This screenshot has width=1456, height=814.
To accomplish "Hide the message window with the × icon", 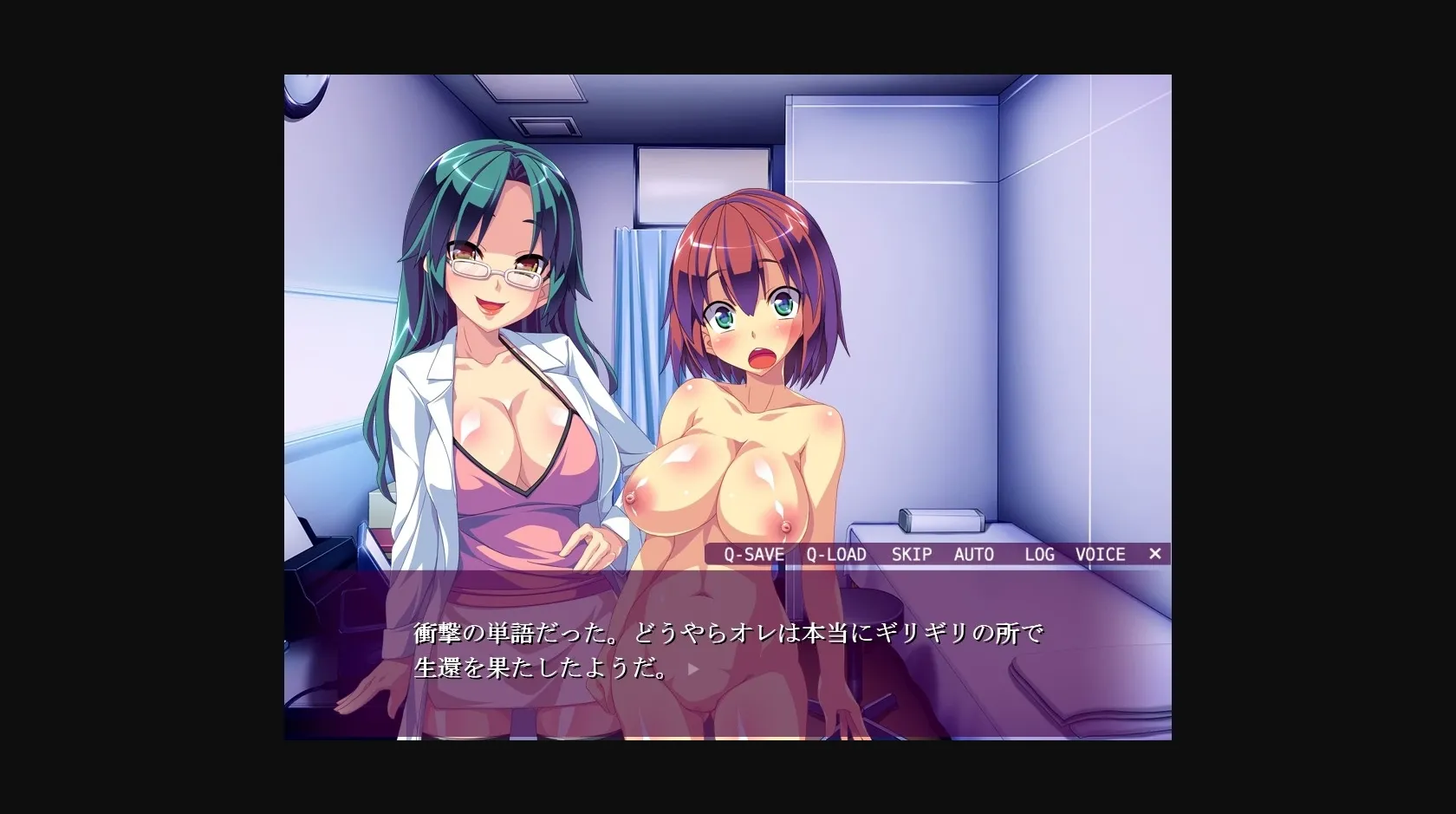I will [1156, 554].
